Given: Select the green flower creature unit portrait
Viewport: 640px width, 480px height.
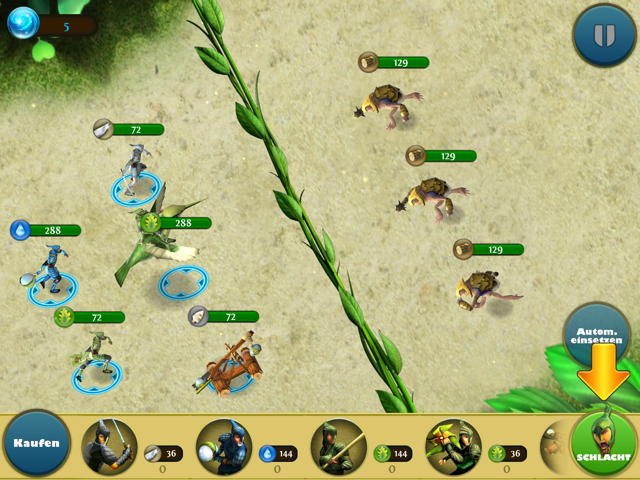Looking at the screenshot, I should (453, 446).
